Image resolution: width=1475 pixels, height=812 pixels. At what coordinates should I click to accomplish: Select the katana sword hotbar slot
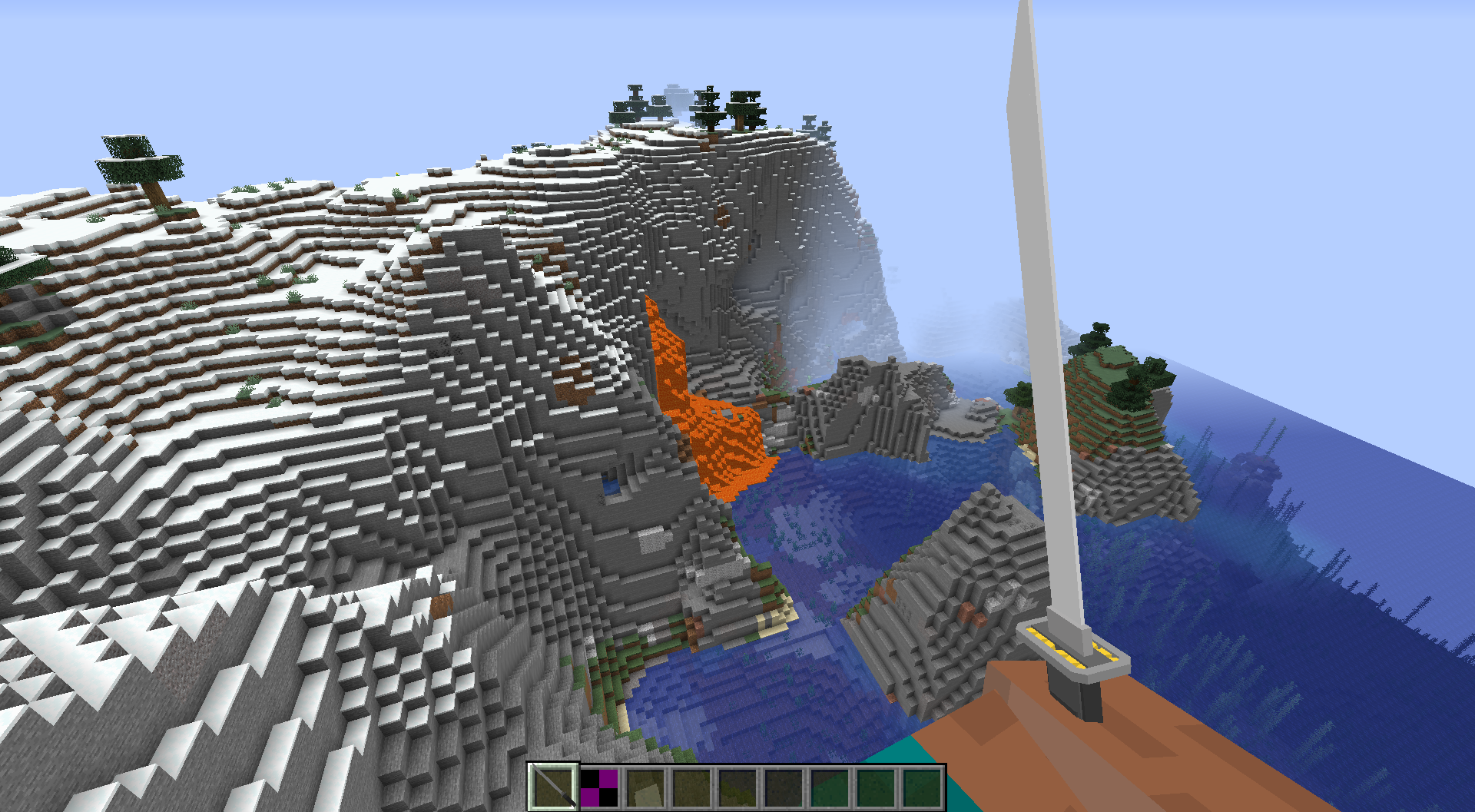[552, 787]
